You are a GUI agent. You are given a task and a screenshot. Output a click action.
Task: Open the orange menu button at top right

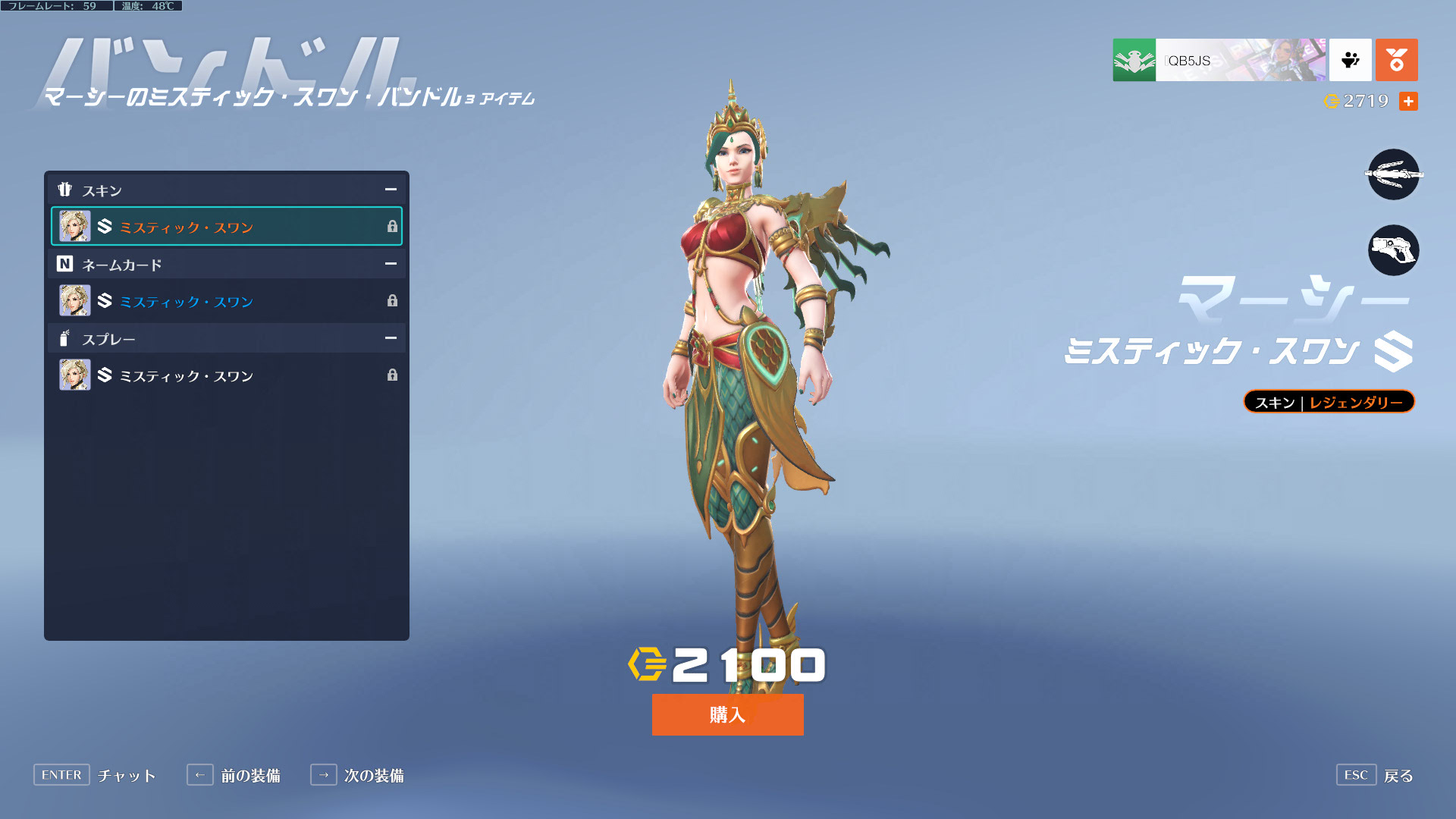click(x=1396, y=60)
